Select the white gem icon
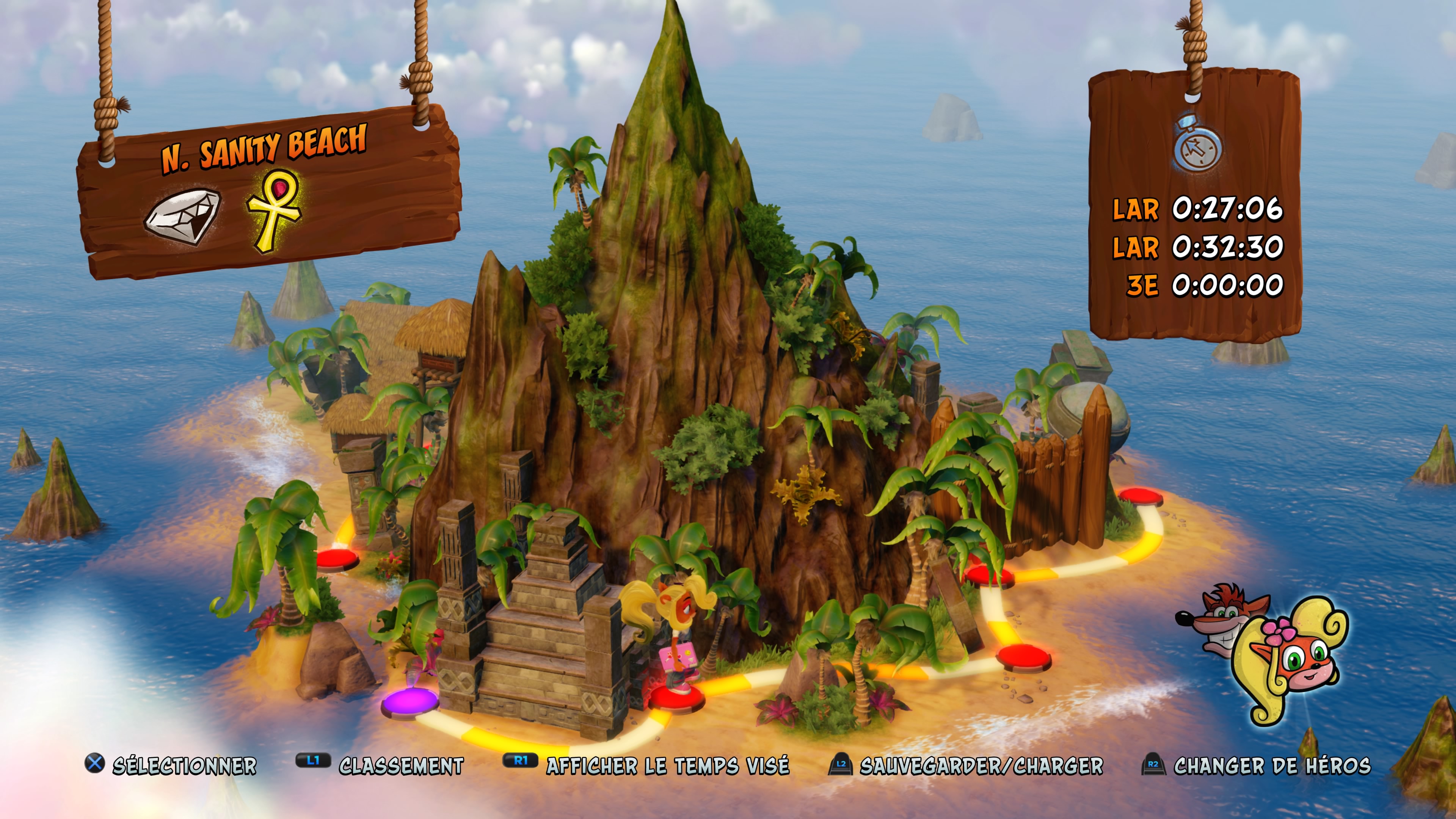 (182, 217)
